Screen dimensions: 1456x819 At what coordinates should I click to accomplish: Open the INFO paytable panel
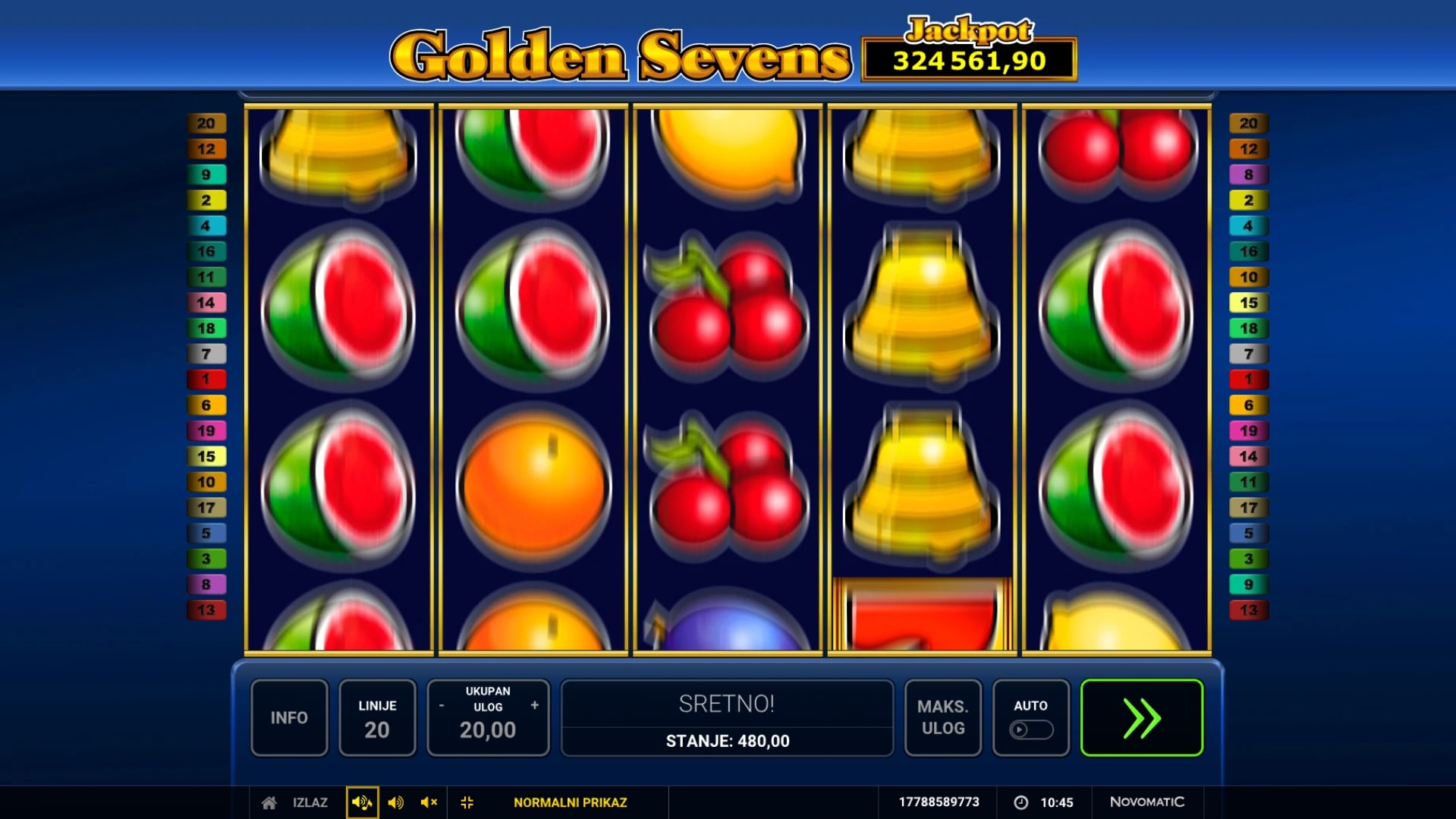click(289, 717)
